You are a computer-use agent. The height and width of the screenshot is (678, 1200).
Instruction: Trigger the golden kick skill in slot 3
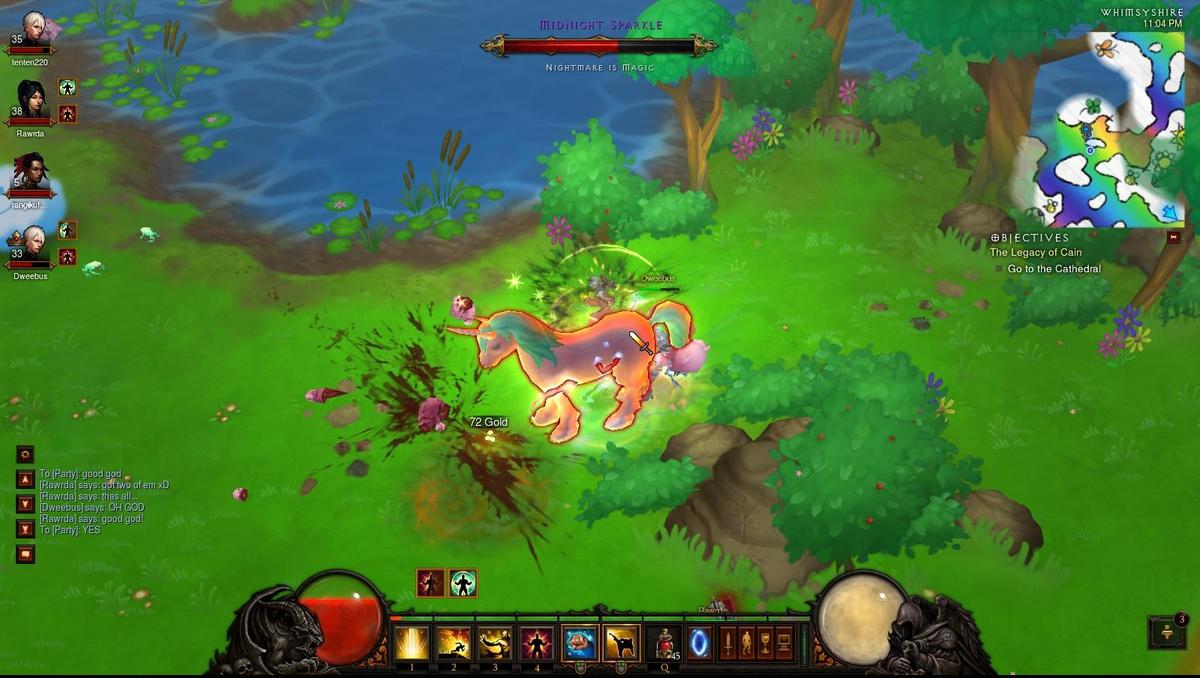tap(495, 643)
